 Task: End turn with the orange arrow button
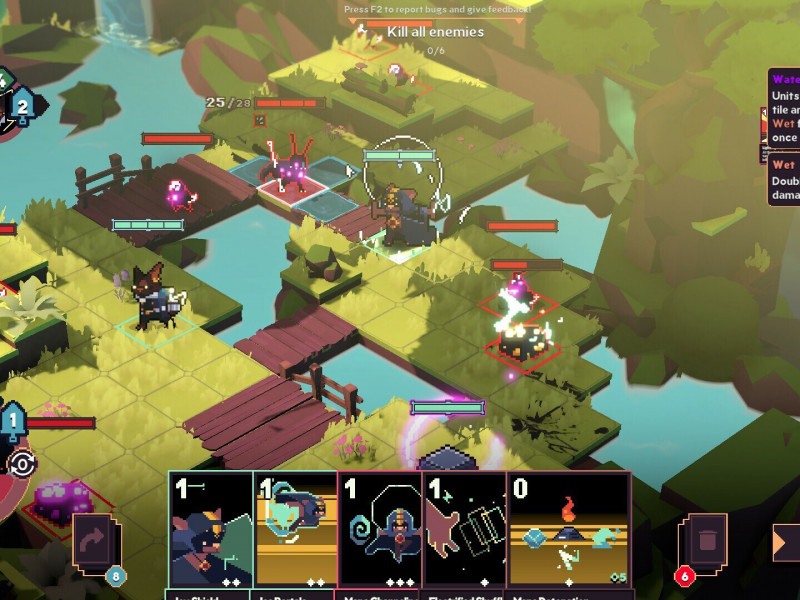click(x=787, y=543)
